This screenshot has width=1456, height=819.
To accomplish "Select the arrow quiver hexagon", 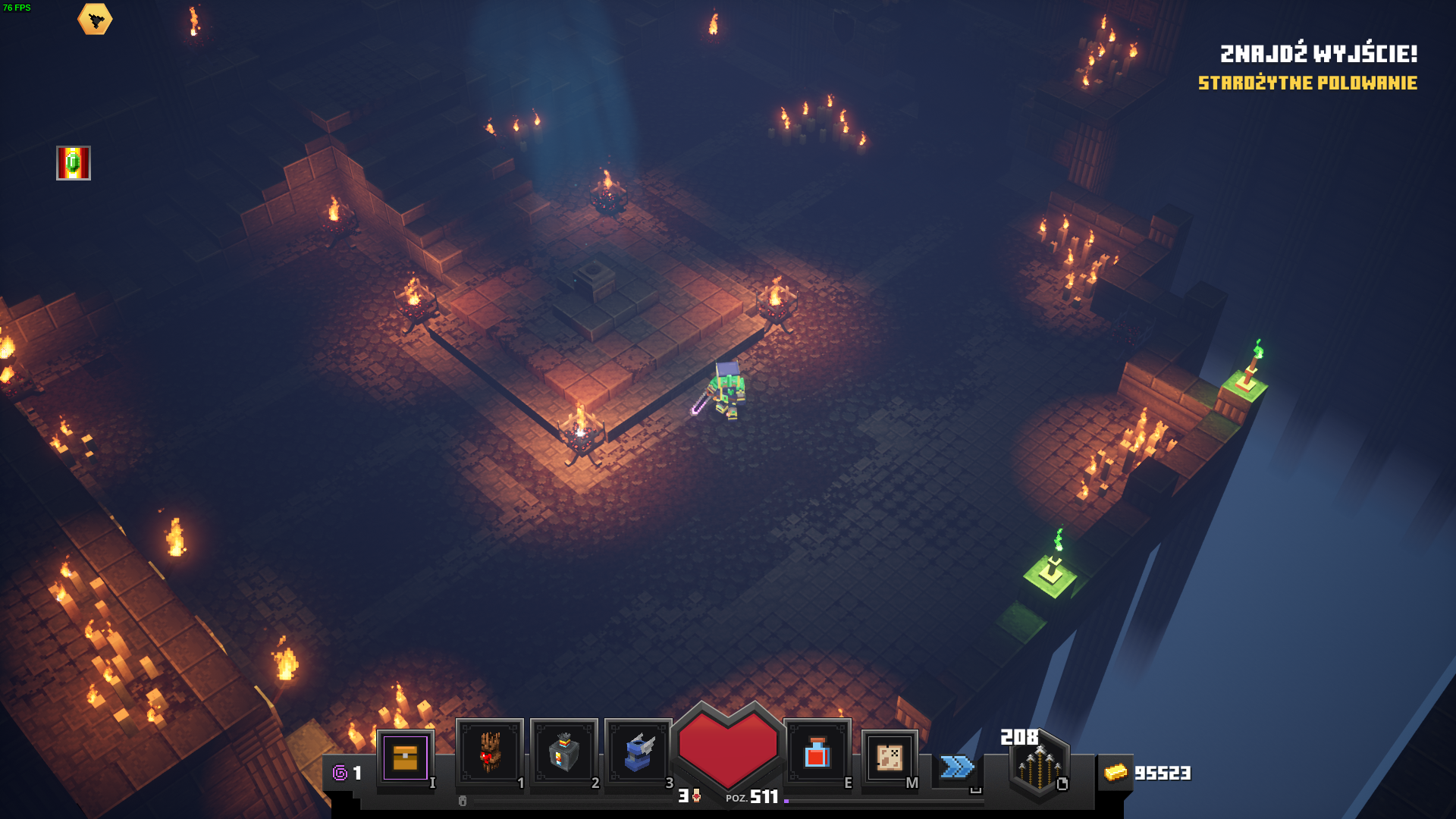I will [1039, 766].
